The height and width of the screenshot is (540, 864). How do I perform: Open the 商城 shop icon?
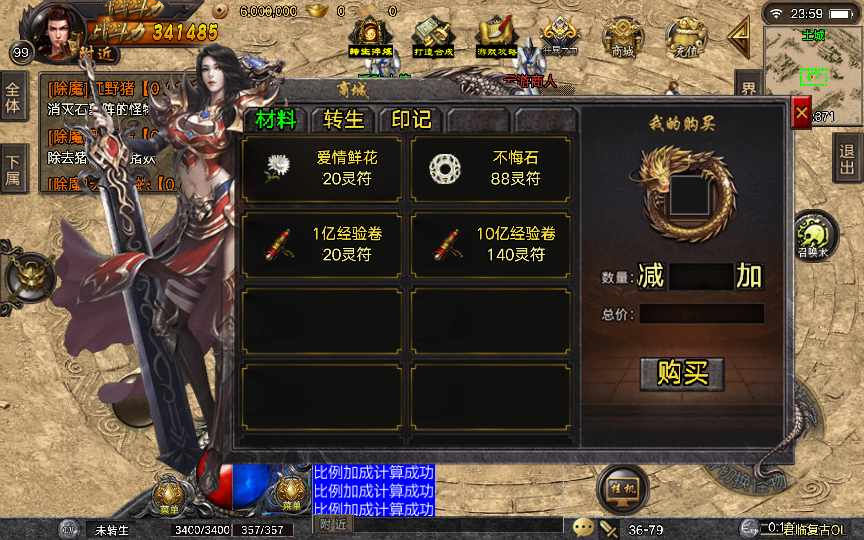tap(622, 39)
